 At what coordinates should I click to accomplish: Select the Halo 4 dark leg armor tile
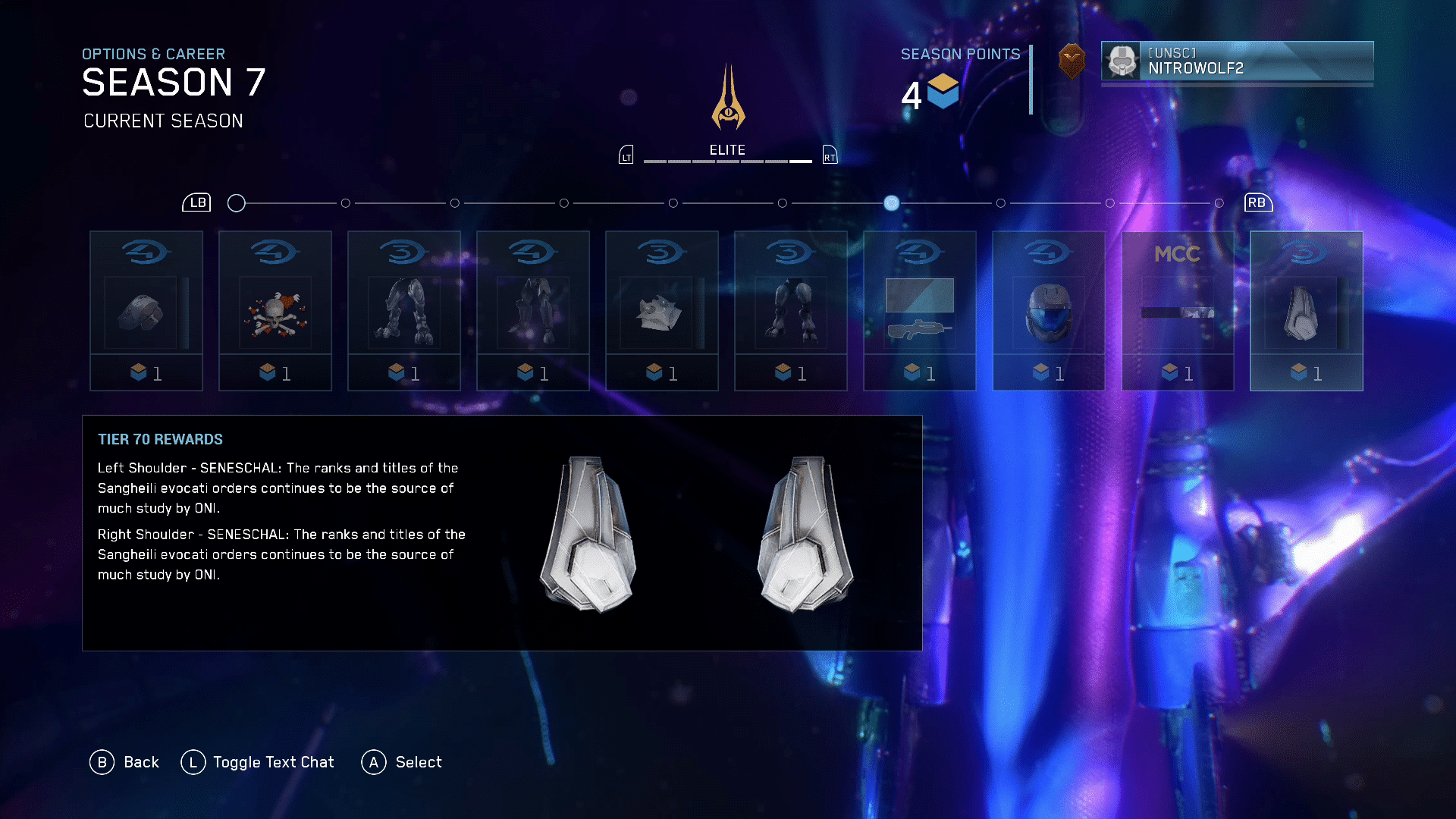[533, 311]
